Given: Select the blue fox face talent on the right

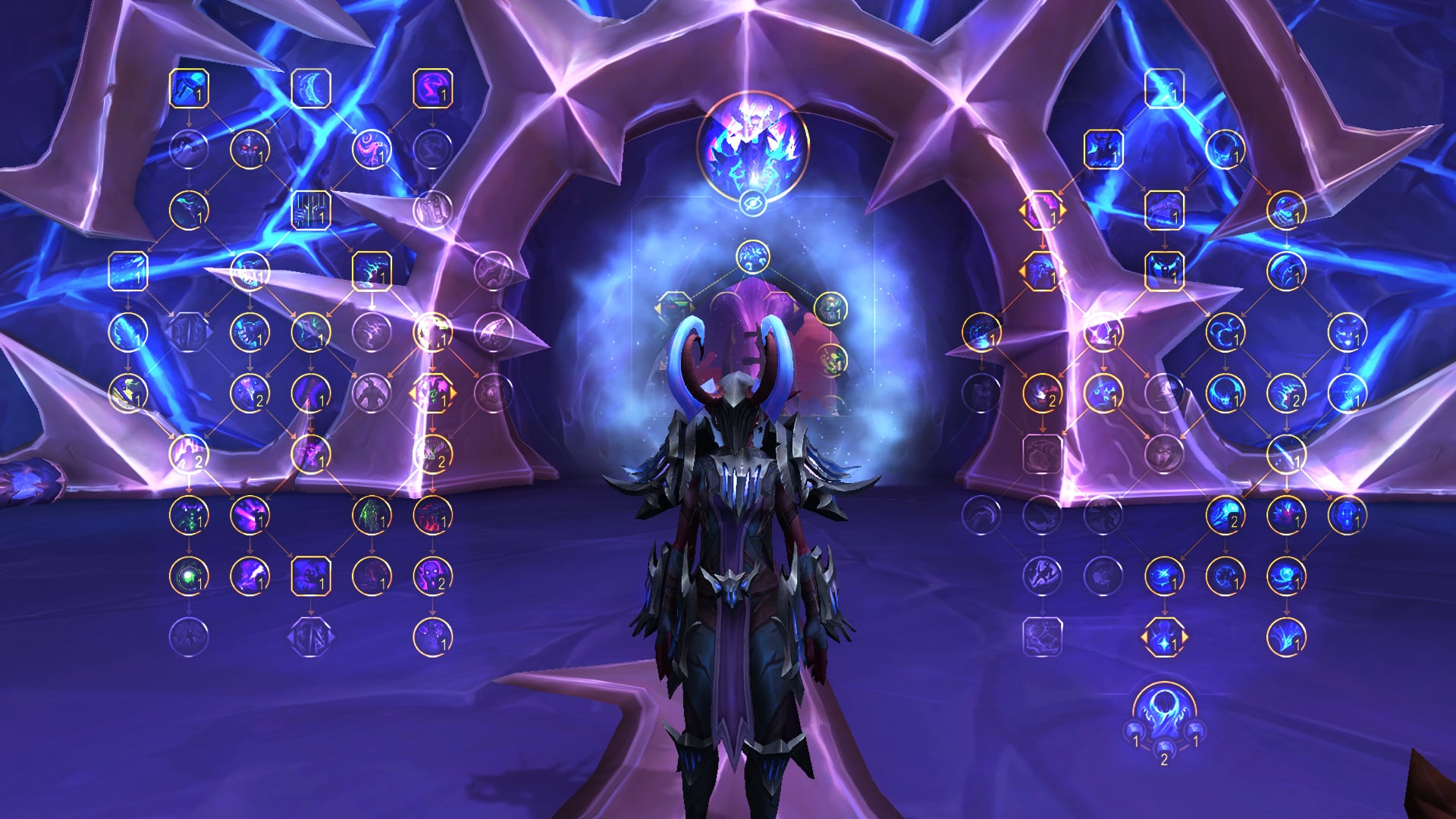Looking at the screenshot, I should 1348,334.
